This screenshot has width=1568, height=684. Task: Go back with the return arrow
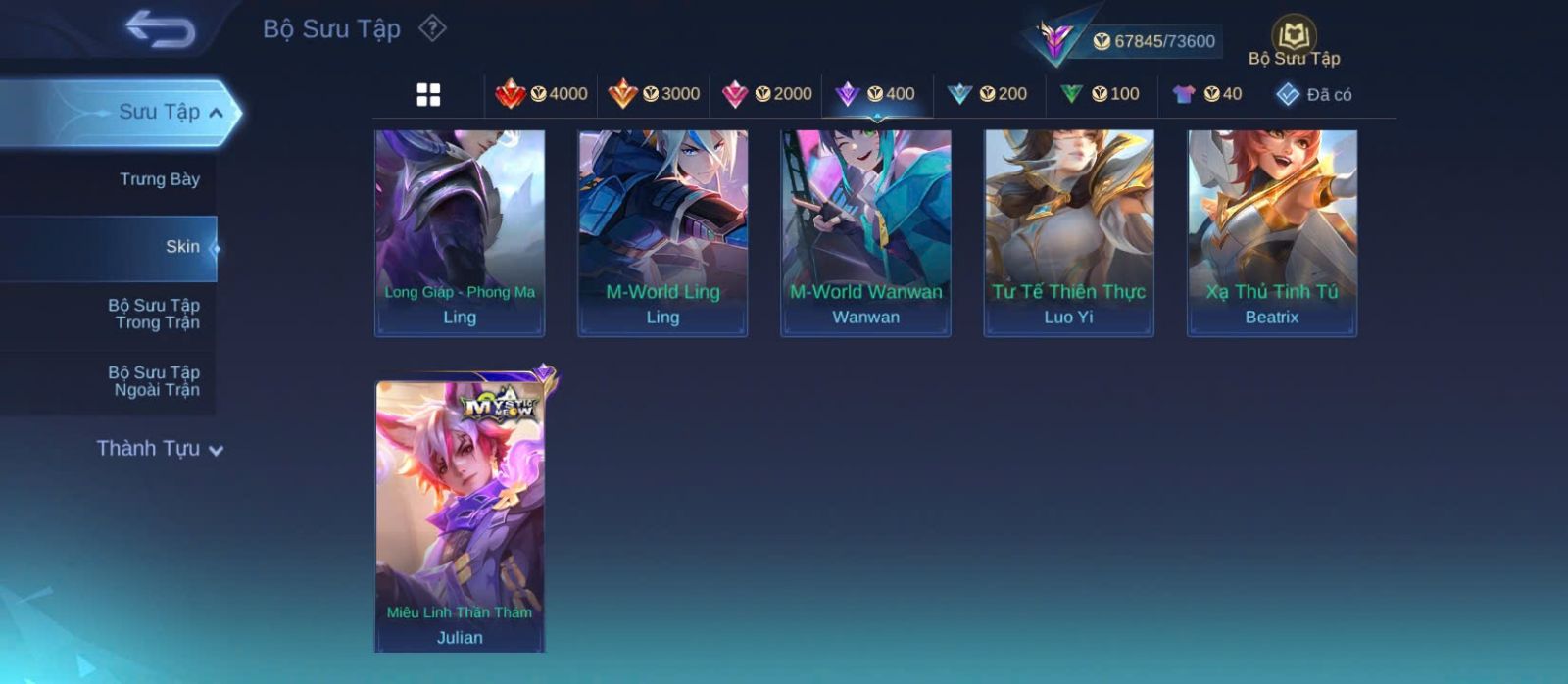(x=160, y=29)
